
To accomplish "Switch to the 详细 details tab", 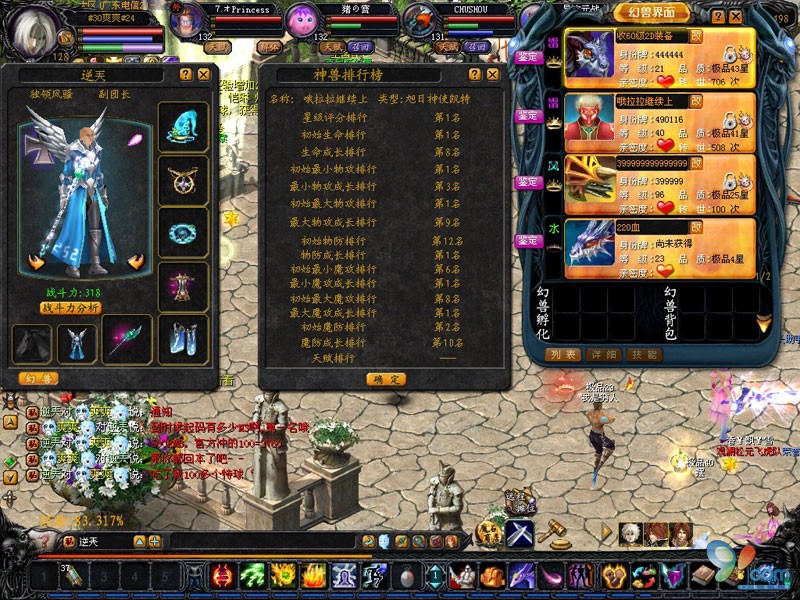I will 604,355.
